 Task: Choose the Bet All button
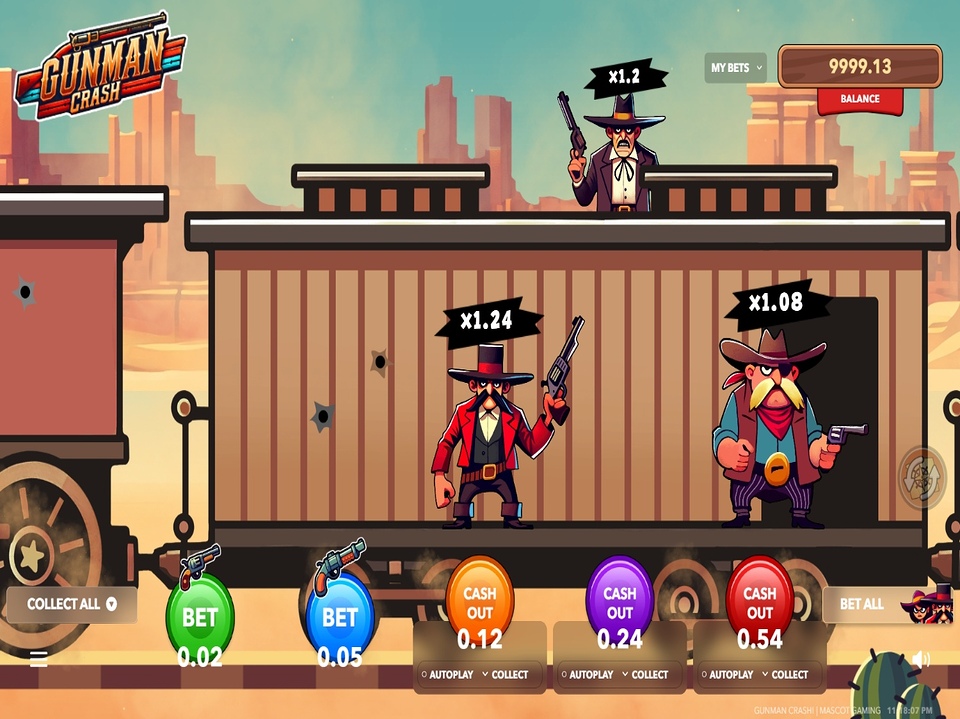click(862, 604)
